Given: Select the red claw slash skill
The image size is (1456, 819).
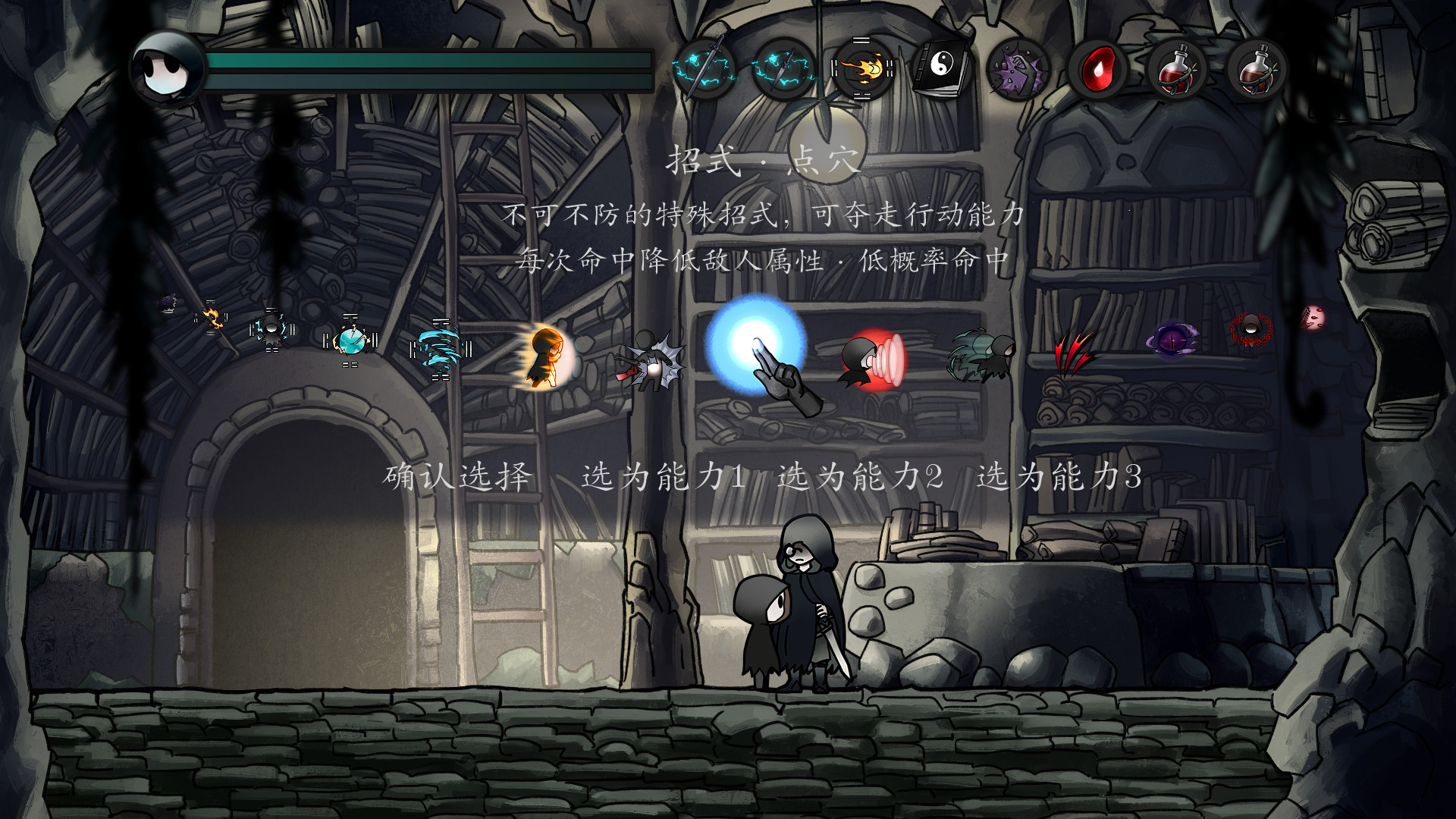Looking at the screenshot, I should click(x=1072, y=351).
